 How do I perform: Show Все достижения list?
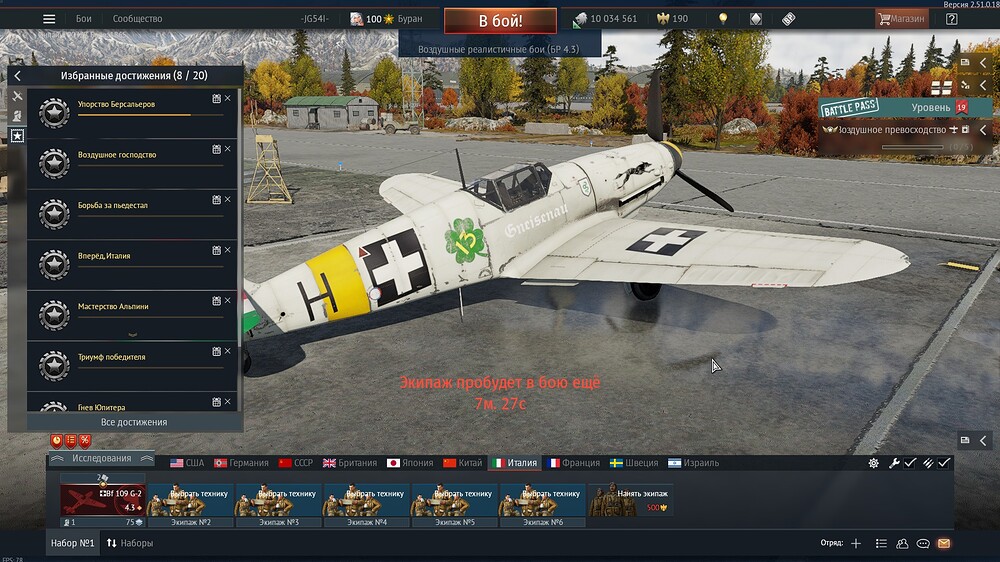[x=133, y=422]
